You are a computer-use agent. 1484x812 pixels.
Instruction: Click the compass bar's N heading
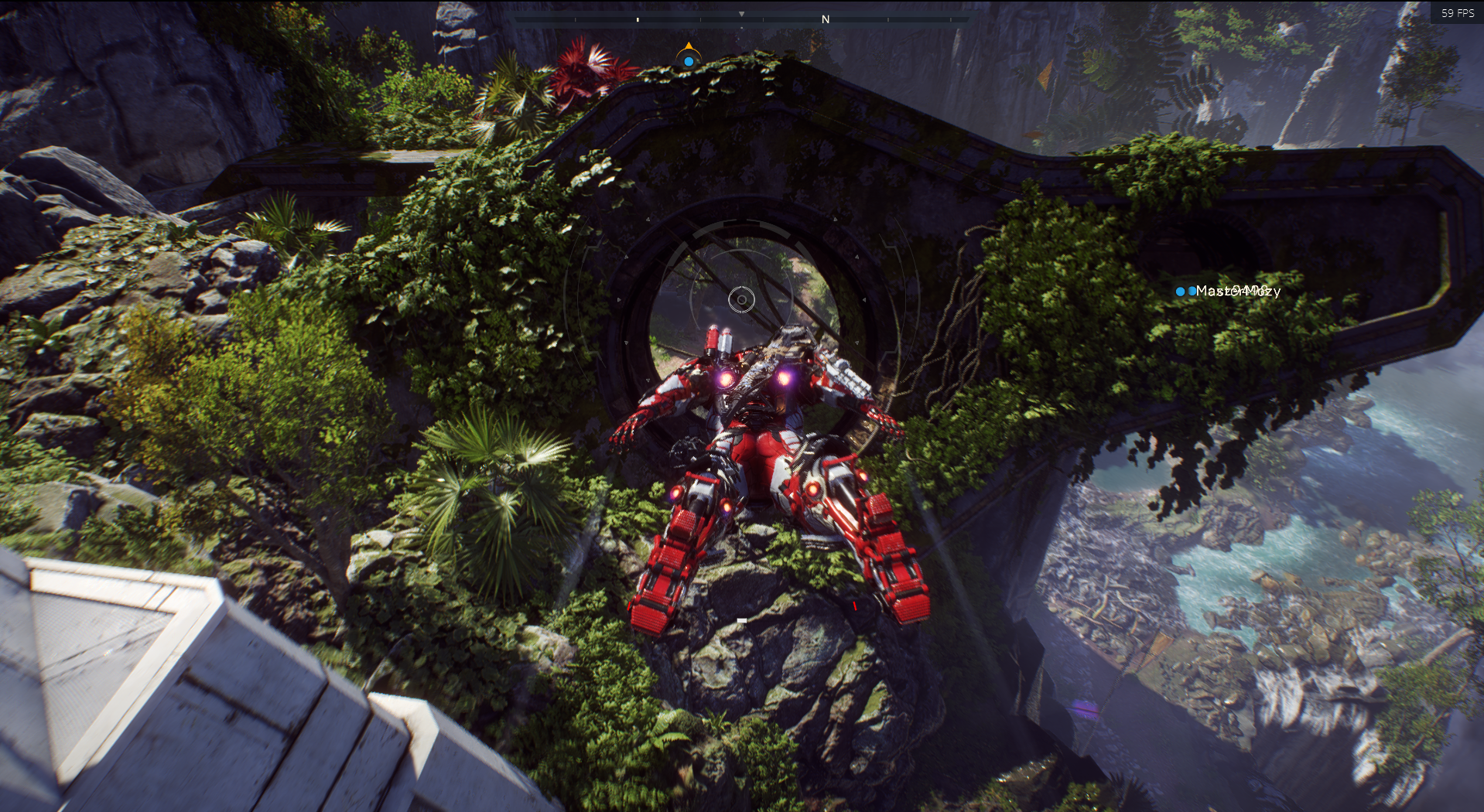(826, 19)
